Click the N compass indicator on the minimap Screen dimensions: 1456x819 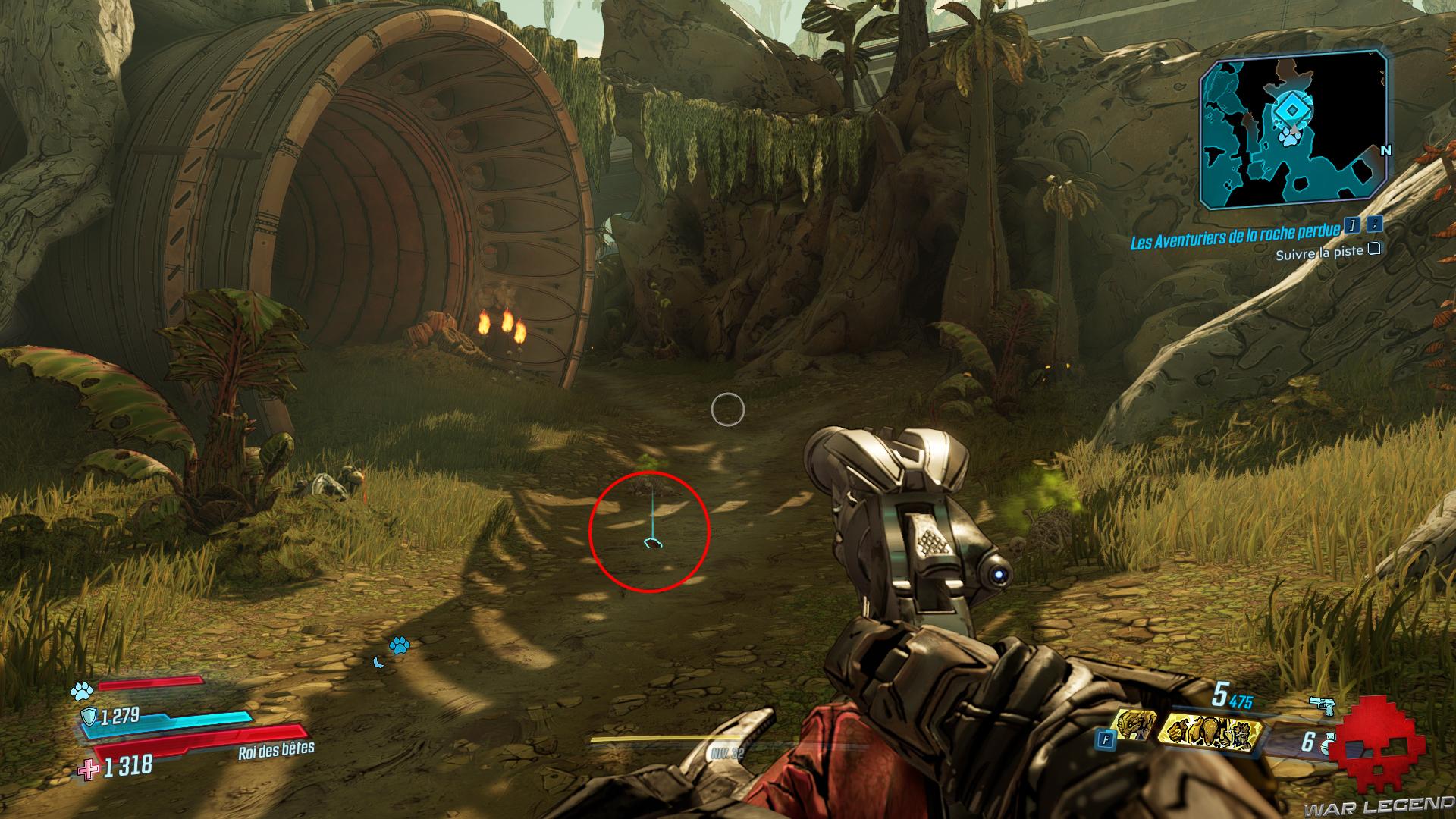pos(1386,151)
